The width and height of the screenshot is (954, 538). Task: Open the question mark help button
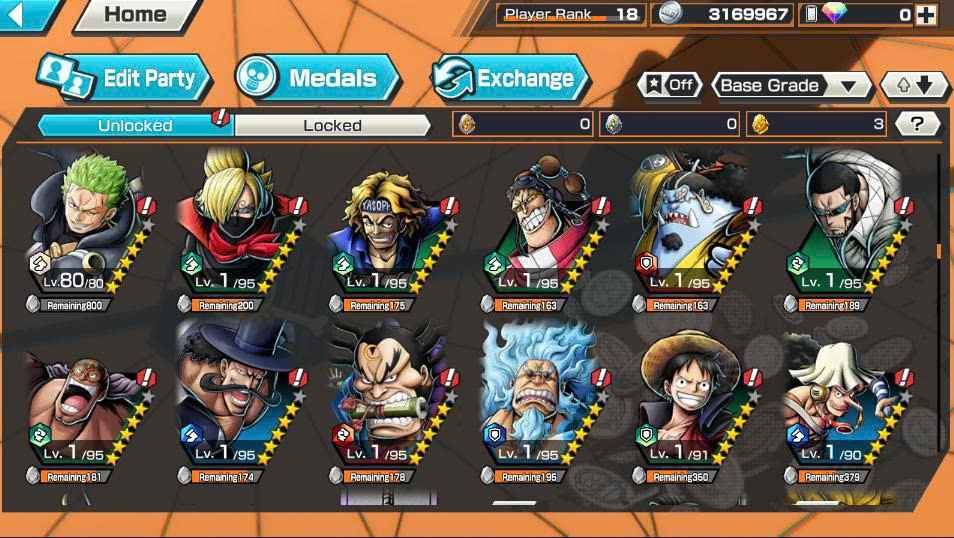tap(917, 124)
